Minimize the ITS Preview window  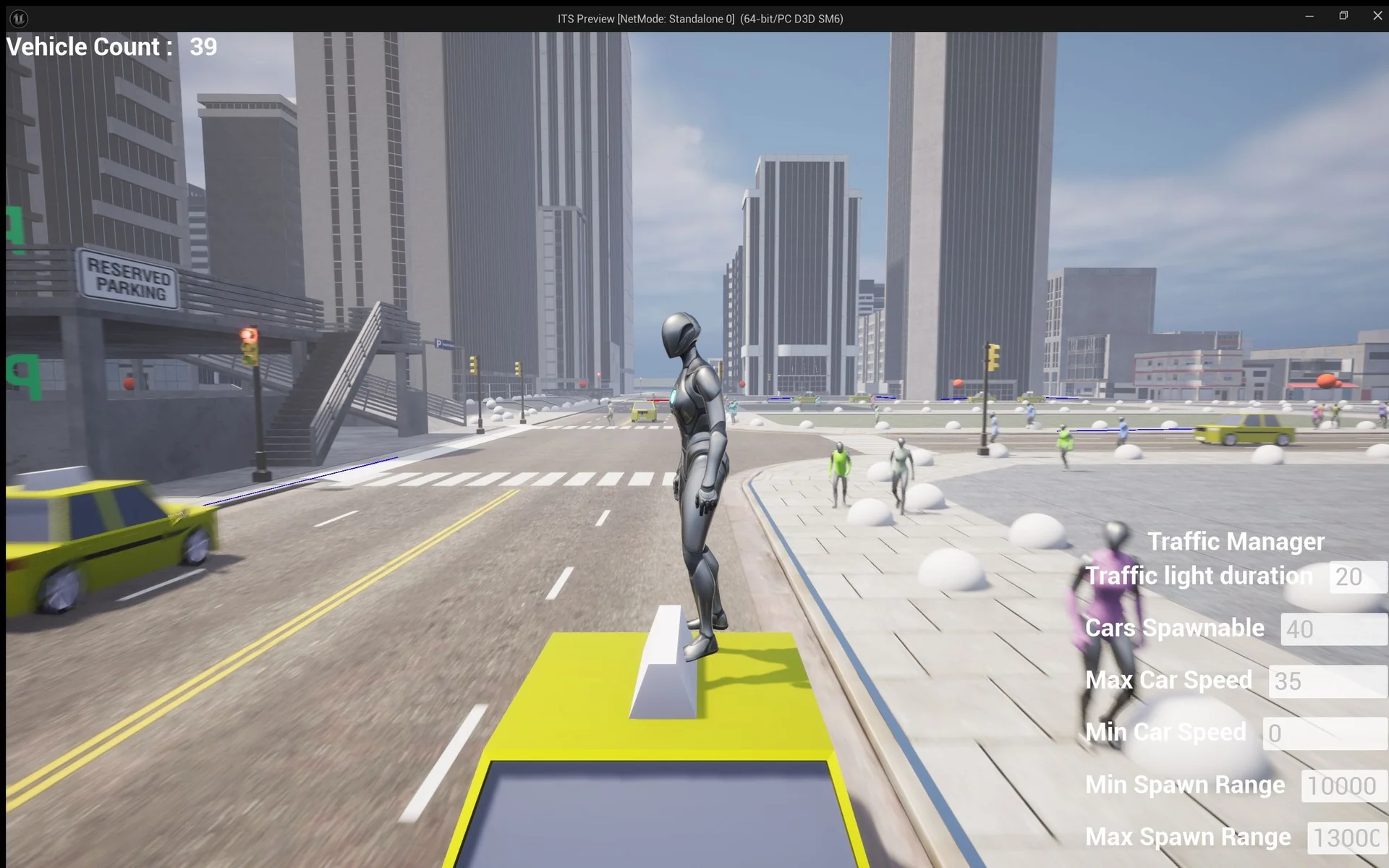(x=1309, y=16)
